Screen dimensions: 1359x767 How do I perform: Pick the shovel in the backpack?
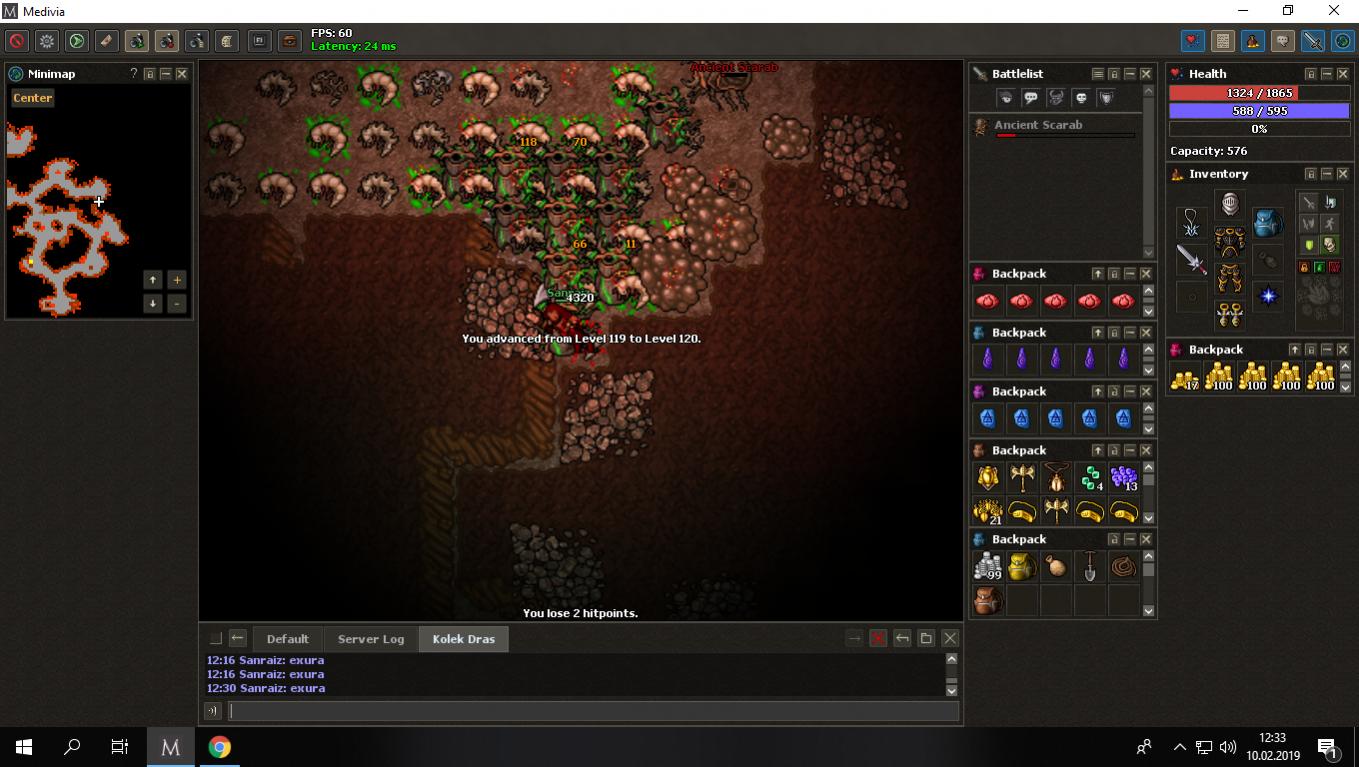[x=1090, y=567]
